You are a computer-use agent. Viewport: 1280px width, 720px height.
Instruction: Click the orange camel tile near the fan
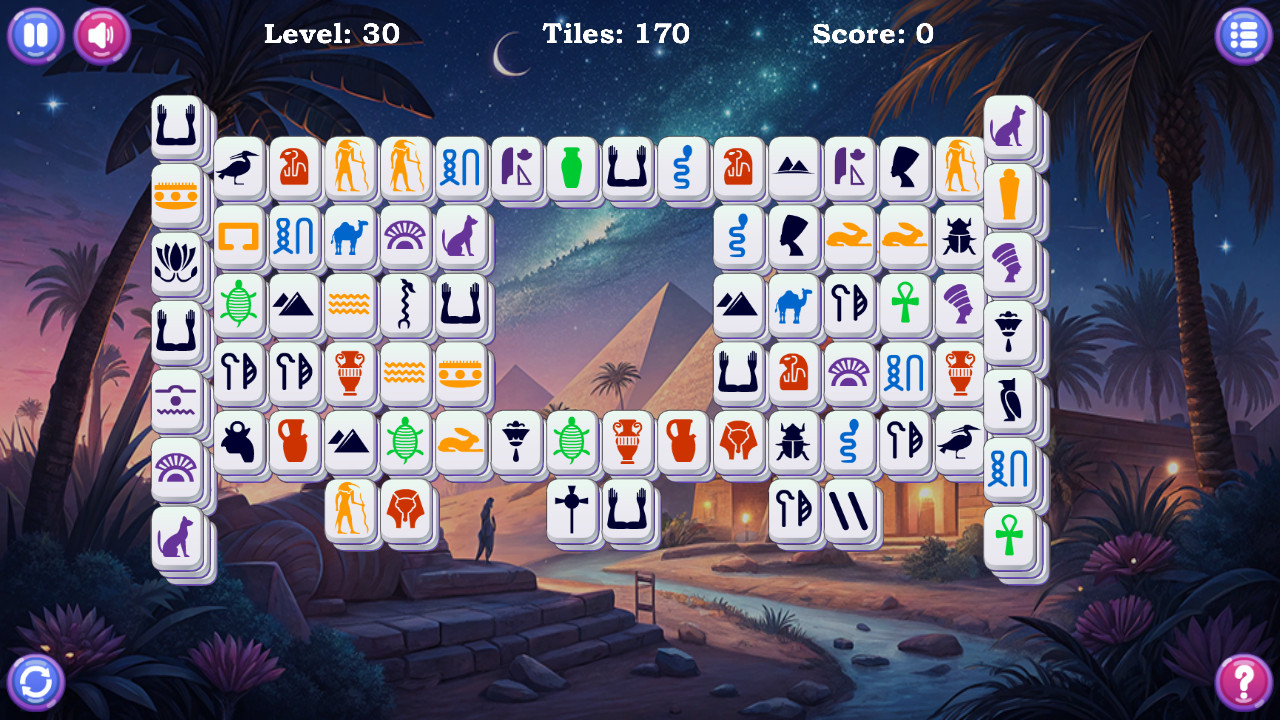pos(350,237)
